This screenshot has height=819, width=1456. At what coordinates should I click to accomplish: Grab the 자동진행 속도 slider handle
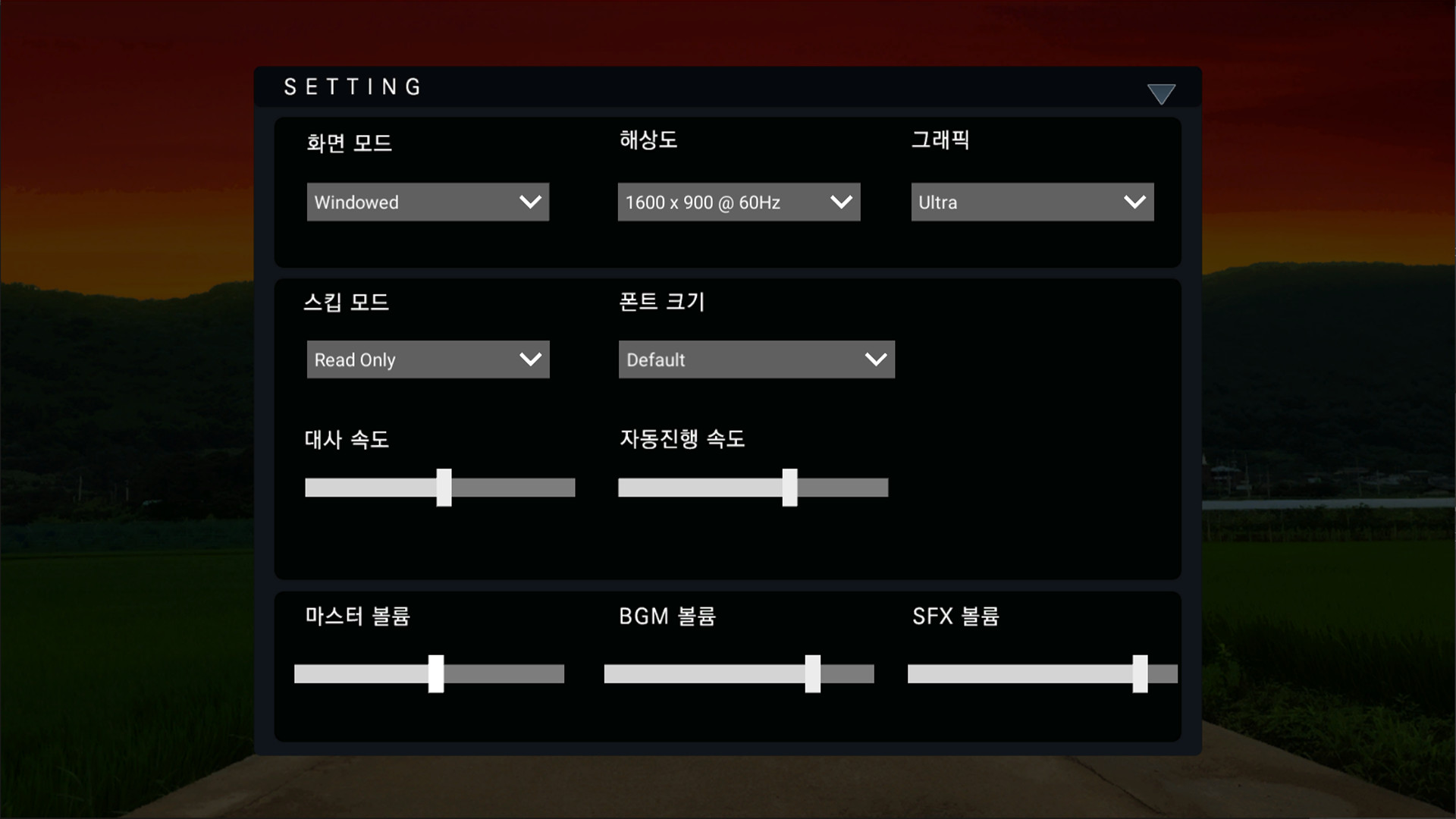click(x=790, y=488)
